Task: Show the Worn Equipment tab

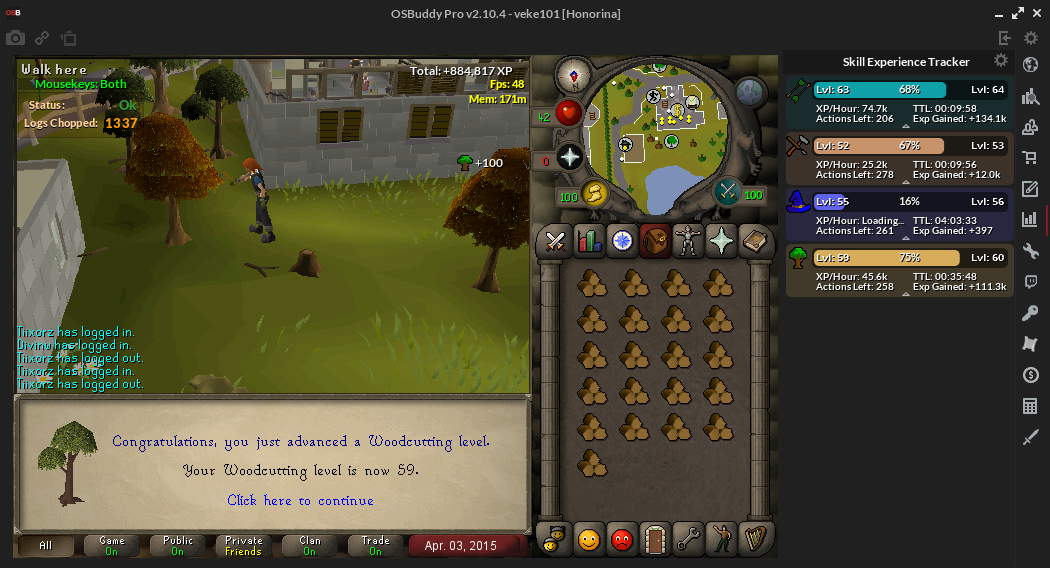Action: [x=686, y=240]
